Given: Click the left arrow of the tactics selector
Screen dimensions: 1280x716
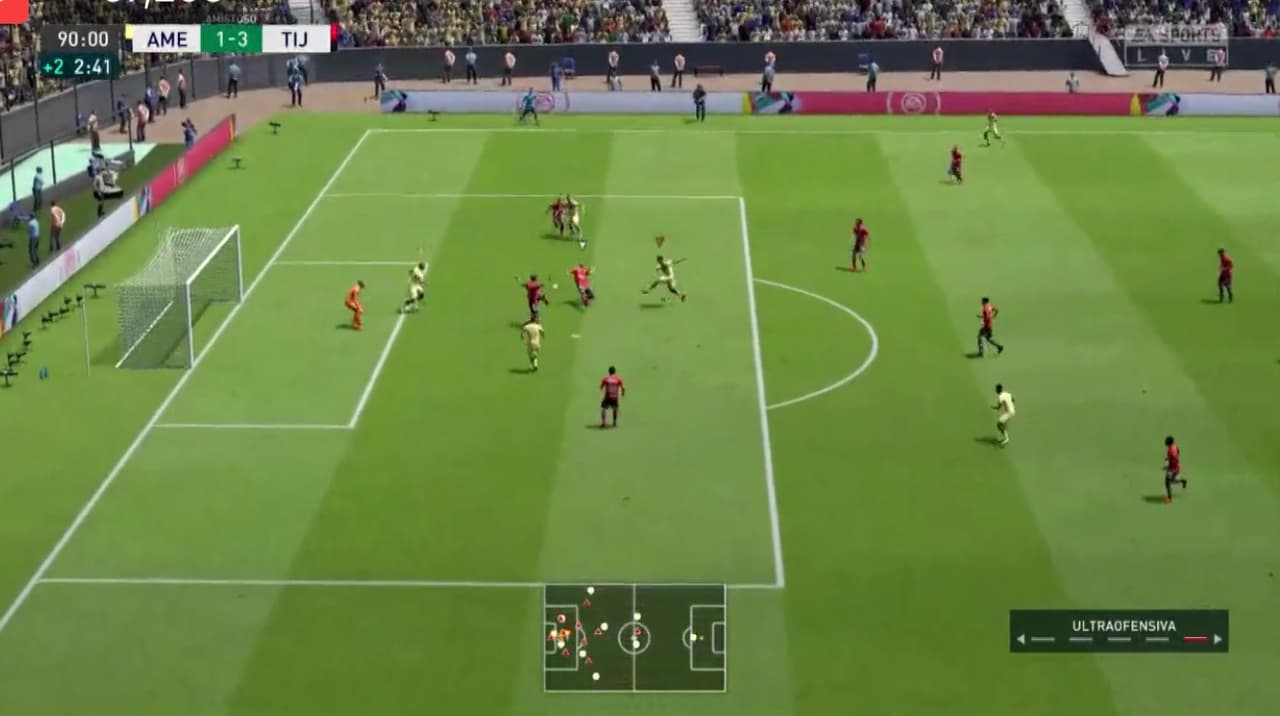Looking at the screenshot, I should (x=1020, y=639).
